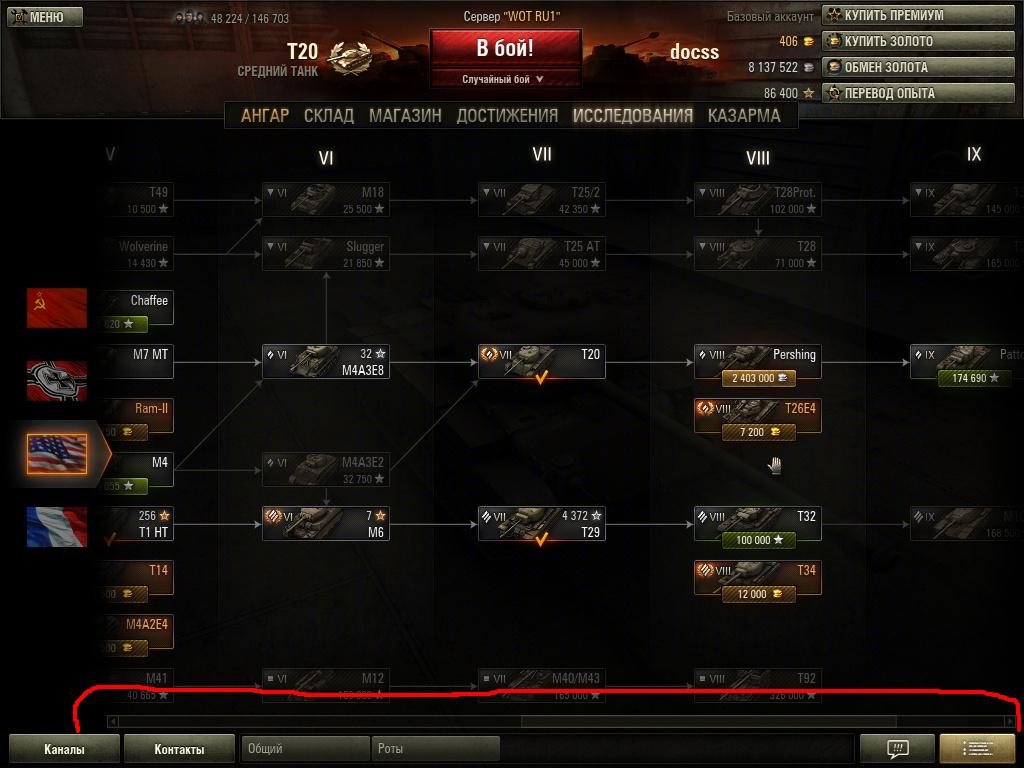
Task: Open the Случайный бой battle type dropdown
Action: click(505, 79)
